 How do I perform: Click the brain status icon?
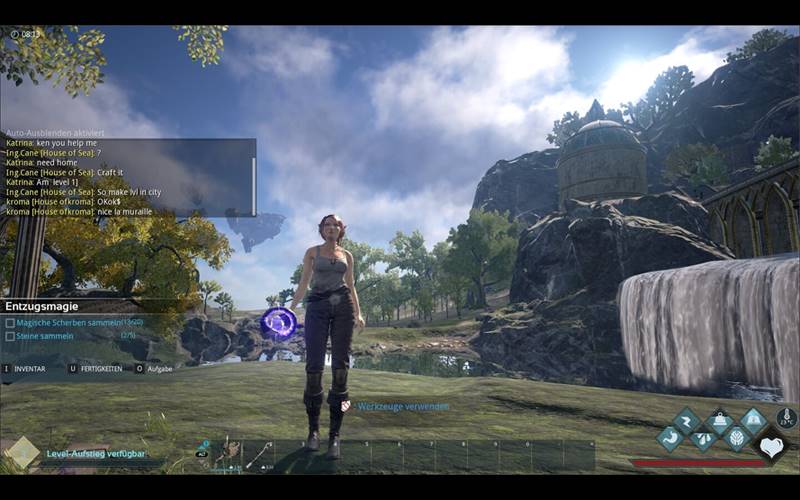[736, 437]
